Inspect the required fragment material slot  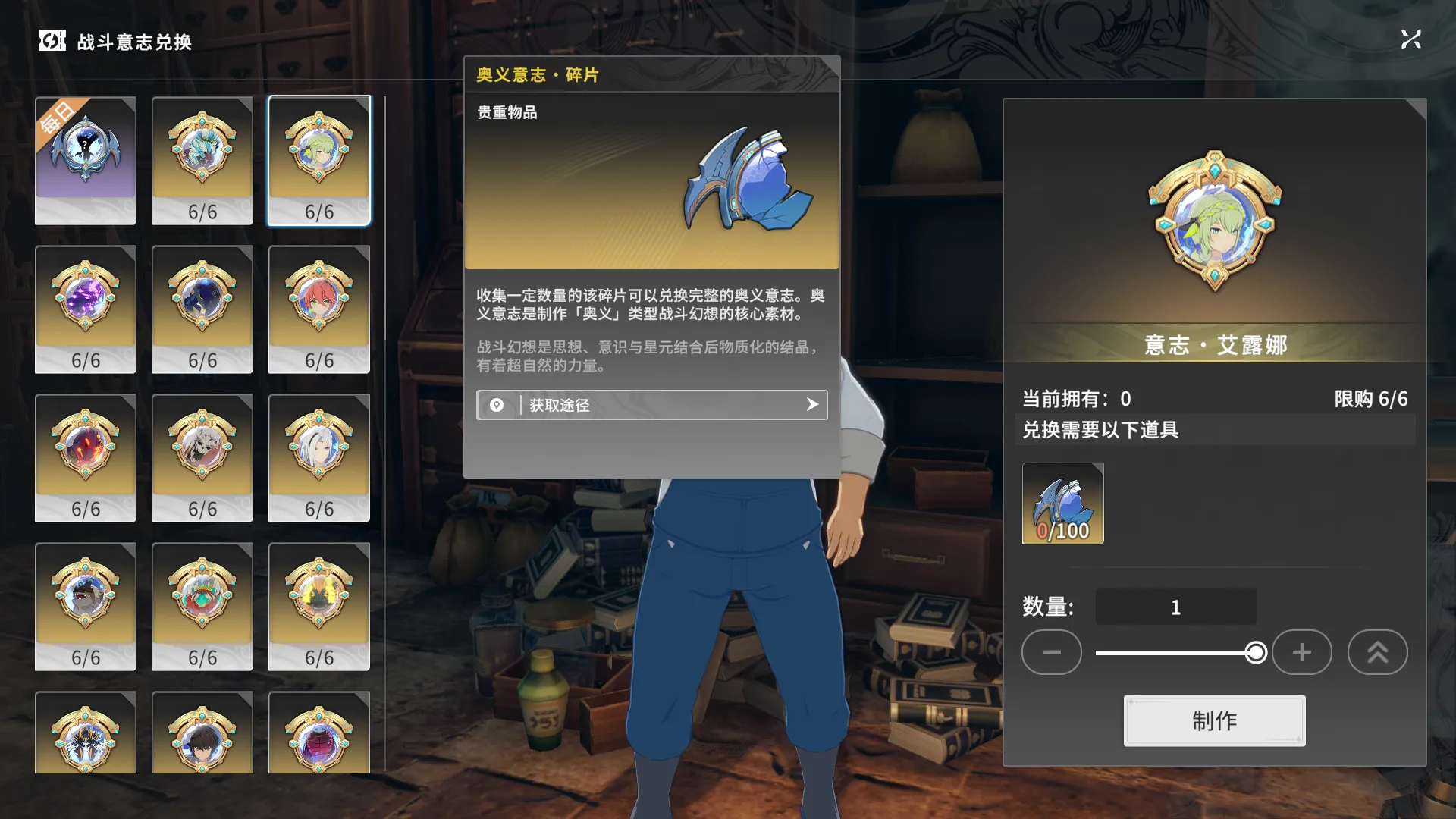(x=1062, y=504)
